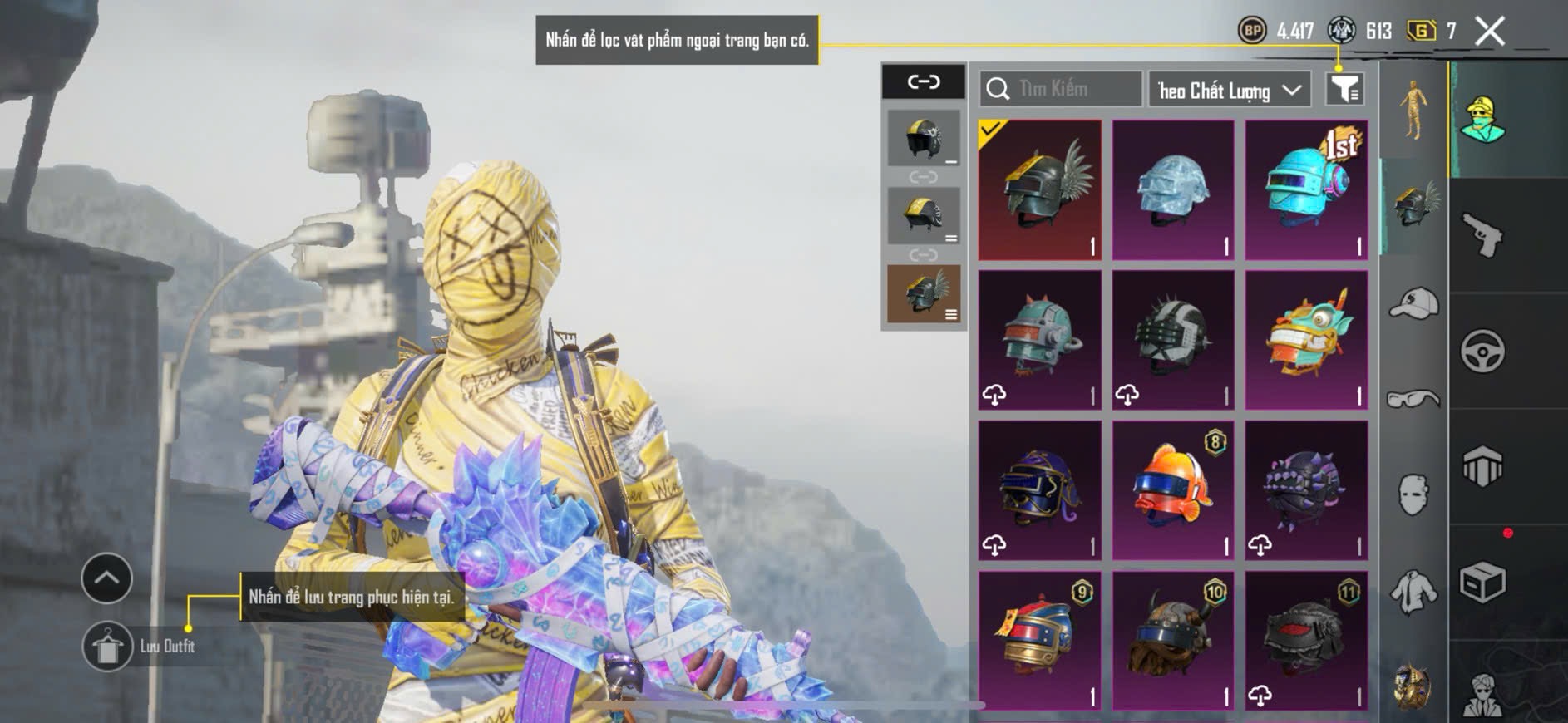Open the pistol weapons category
This screenshot has width=1568, height=723.
pos(1483,236)
